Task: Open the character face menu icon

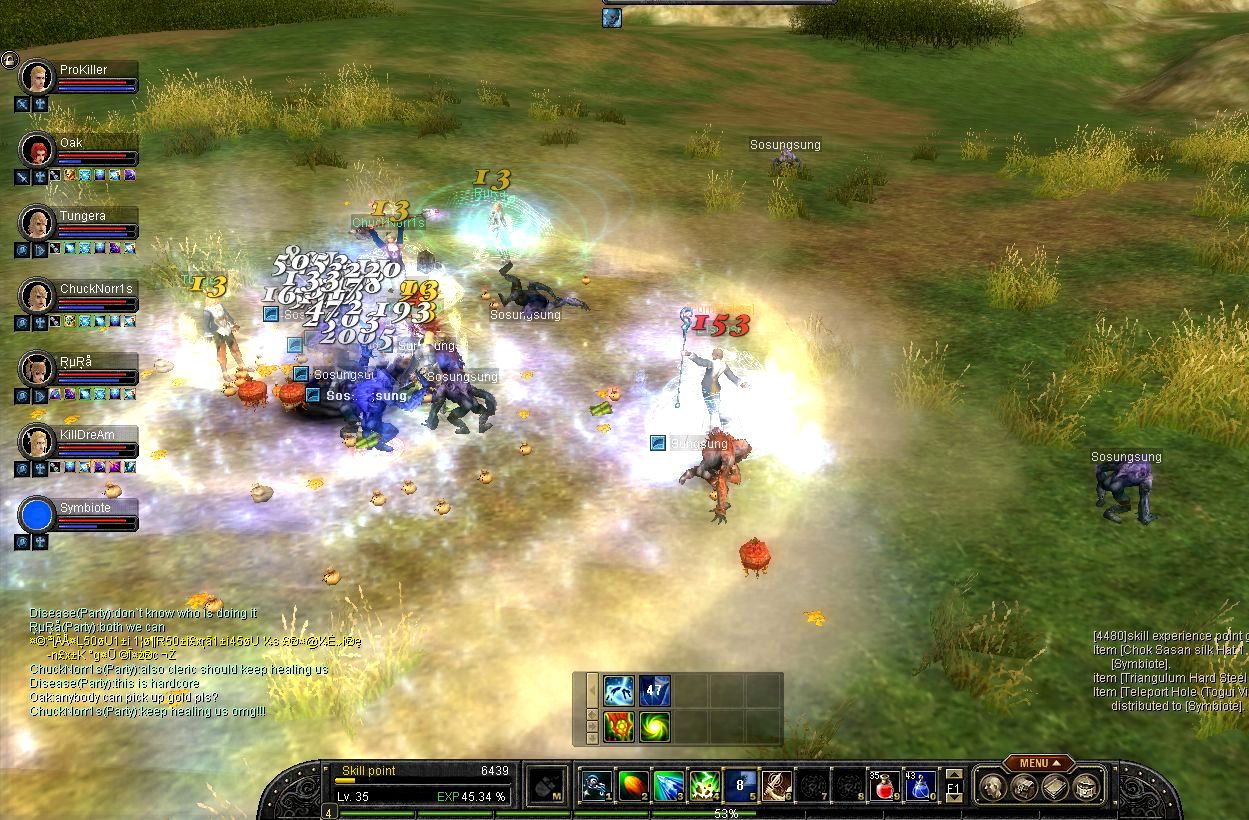Action: (991, 787)
